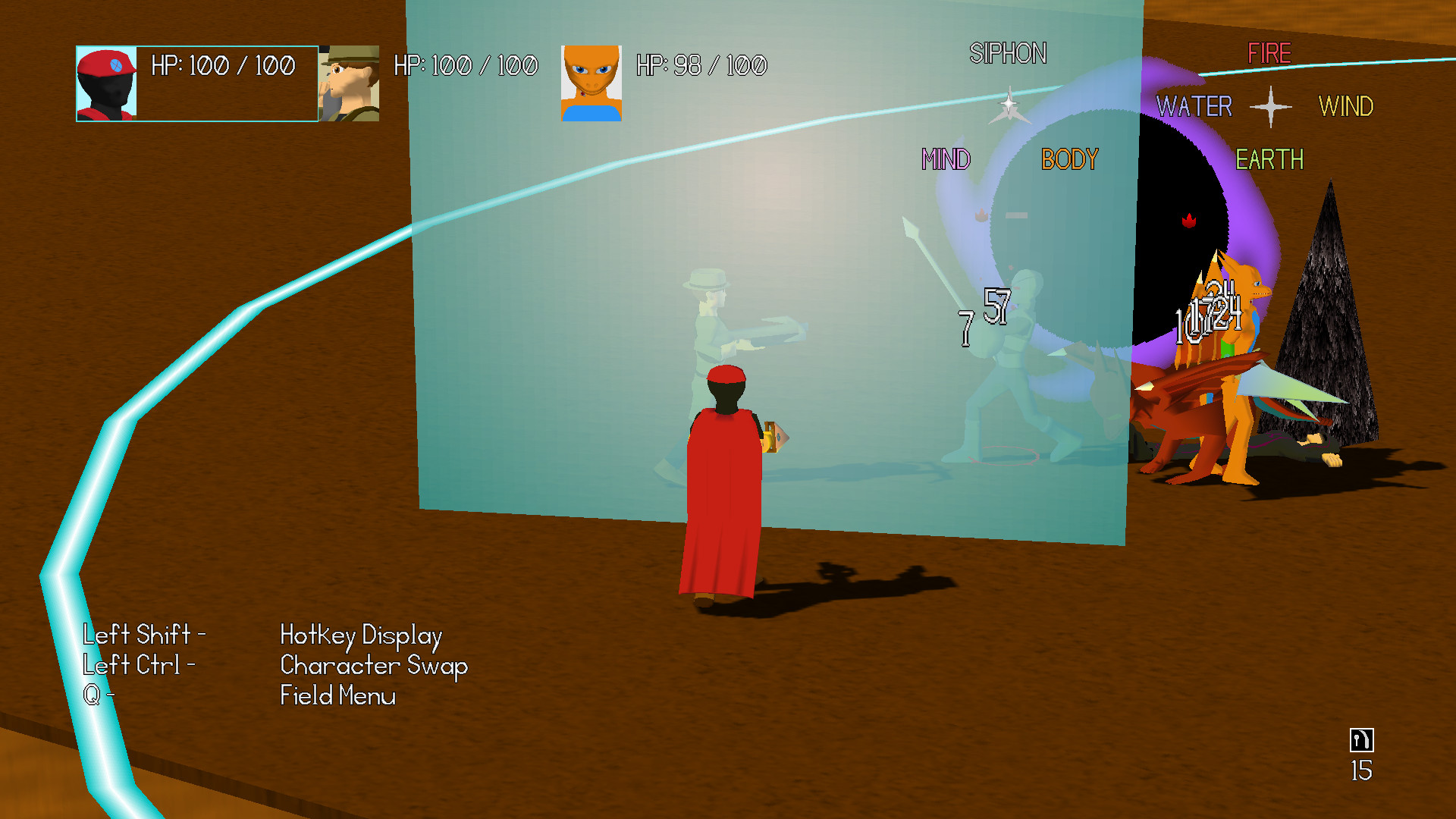Screen dimensions: 1456x819
Task: Select the Character Swap entry
Action: [x=373, y=666]
